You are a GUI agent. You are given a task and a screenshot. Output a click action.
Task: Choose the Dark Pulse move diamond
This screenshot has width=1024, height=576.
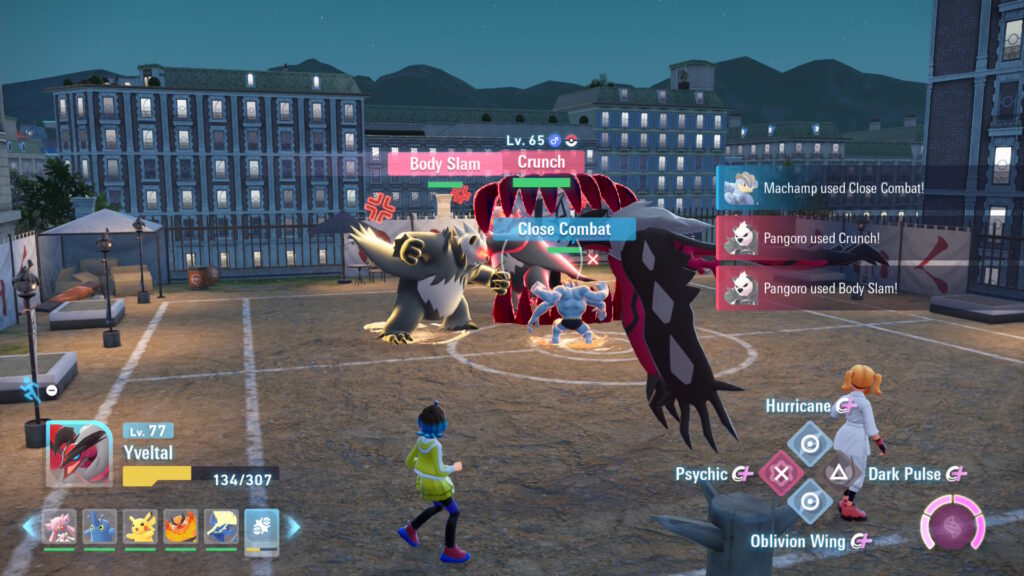(840, 473)
